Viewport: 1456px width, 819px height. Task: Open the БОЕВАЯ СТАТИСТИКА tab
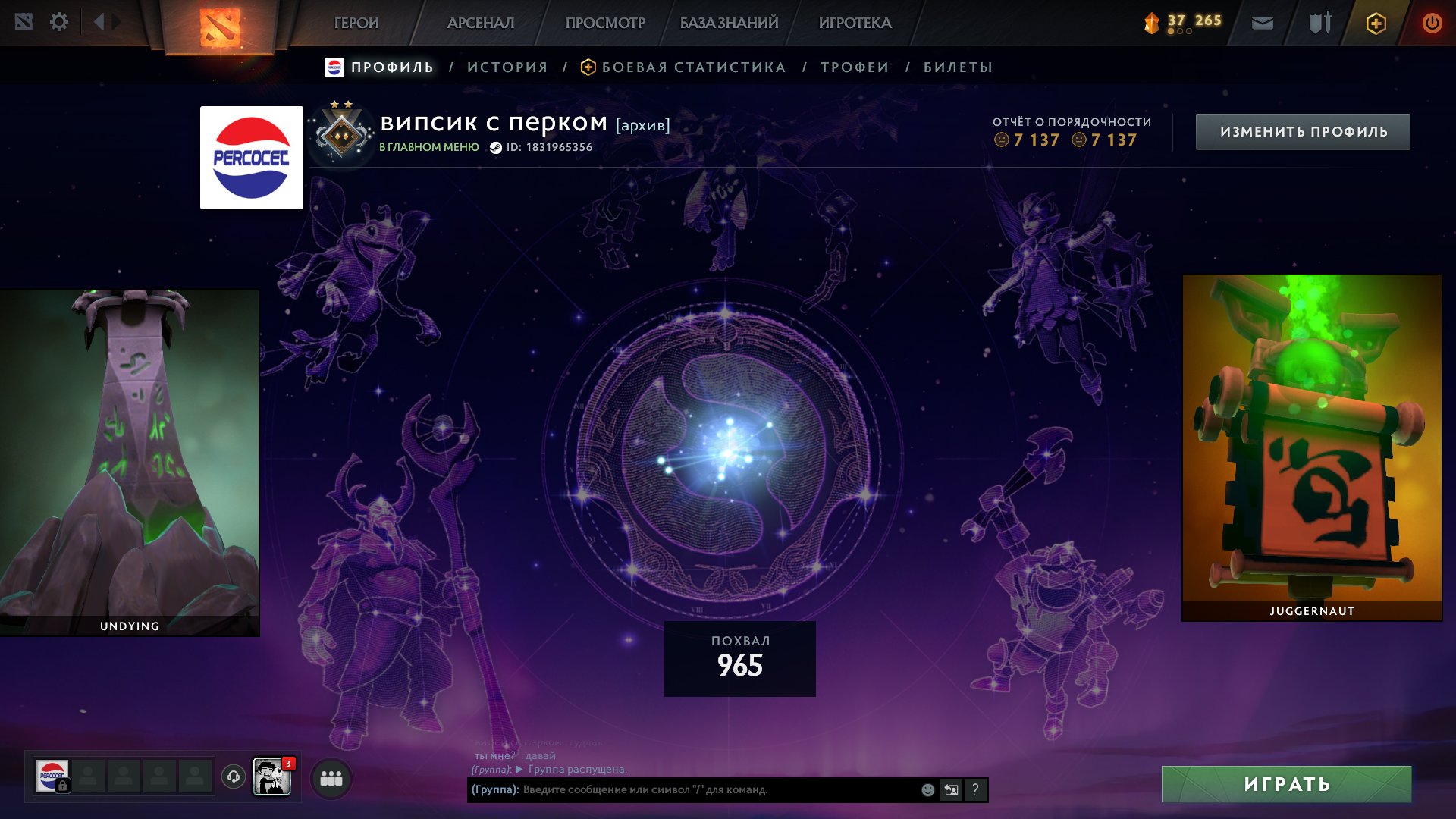click(692, 67)
